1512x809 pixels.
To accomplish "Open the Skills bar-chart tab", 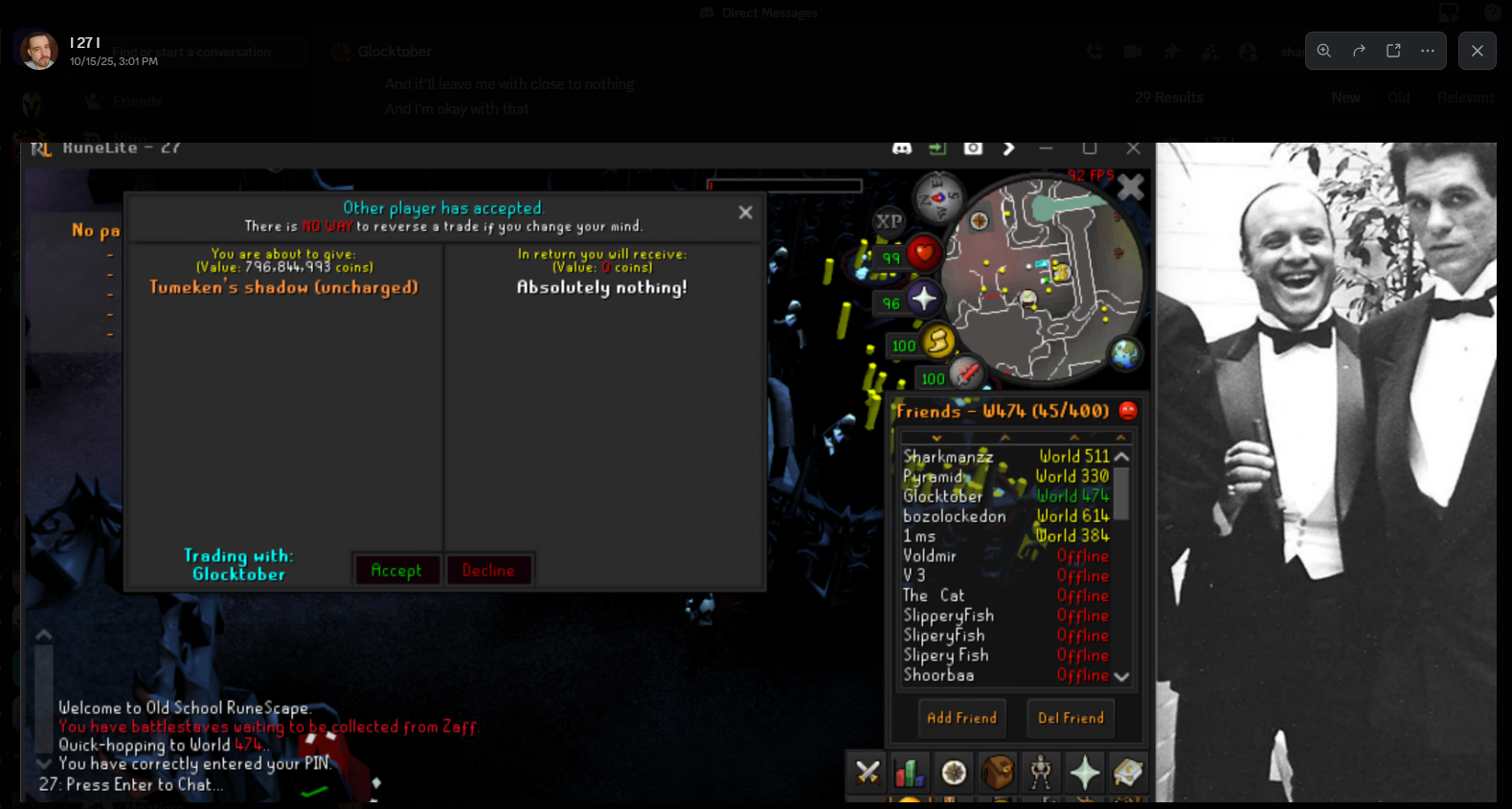I will [909, 772].
